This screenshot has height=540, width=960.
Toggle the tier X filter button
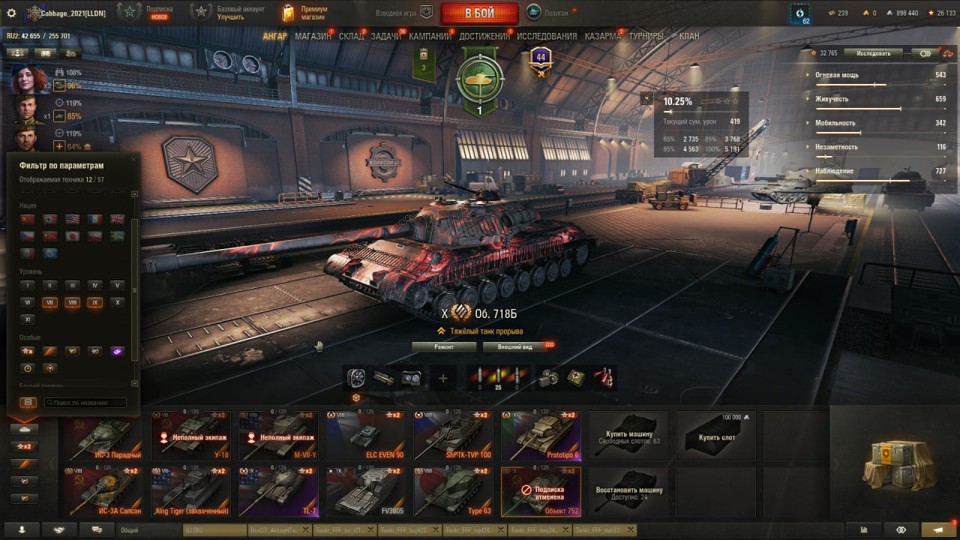(118, 301)
